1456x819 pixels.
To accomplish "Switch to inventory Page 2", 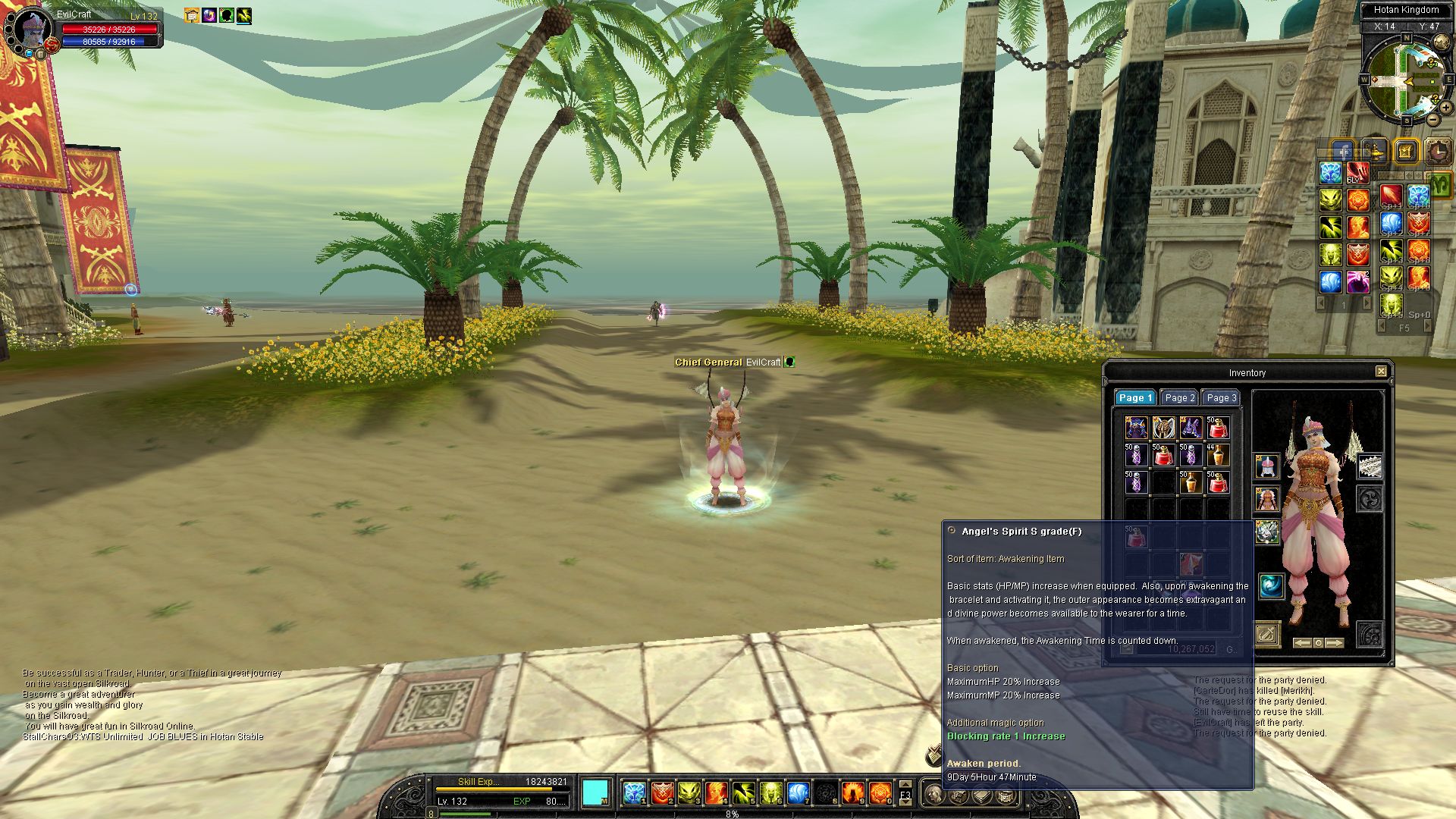I will [x=1179, y=398].
